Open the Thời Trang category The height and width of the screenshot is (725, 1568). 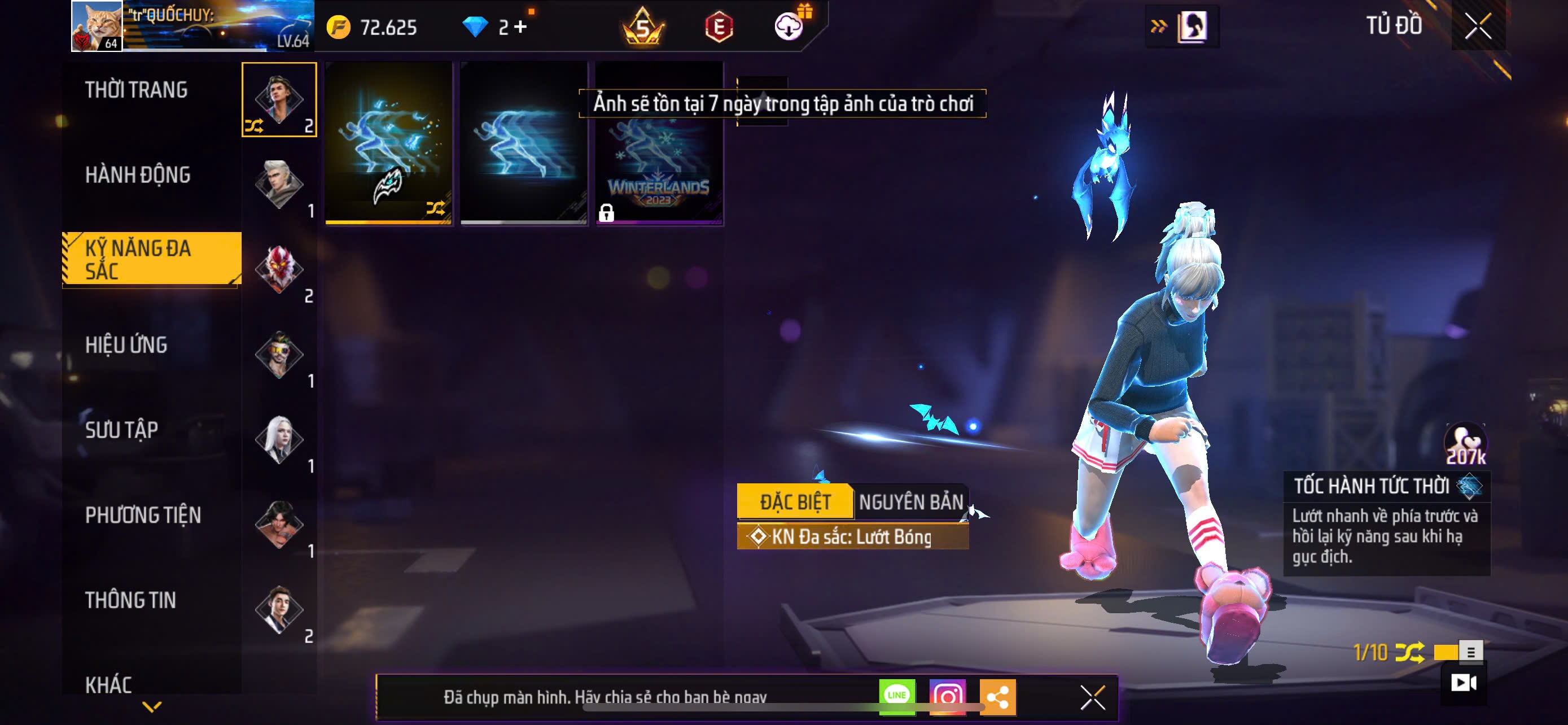point(137,90)
